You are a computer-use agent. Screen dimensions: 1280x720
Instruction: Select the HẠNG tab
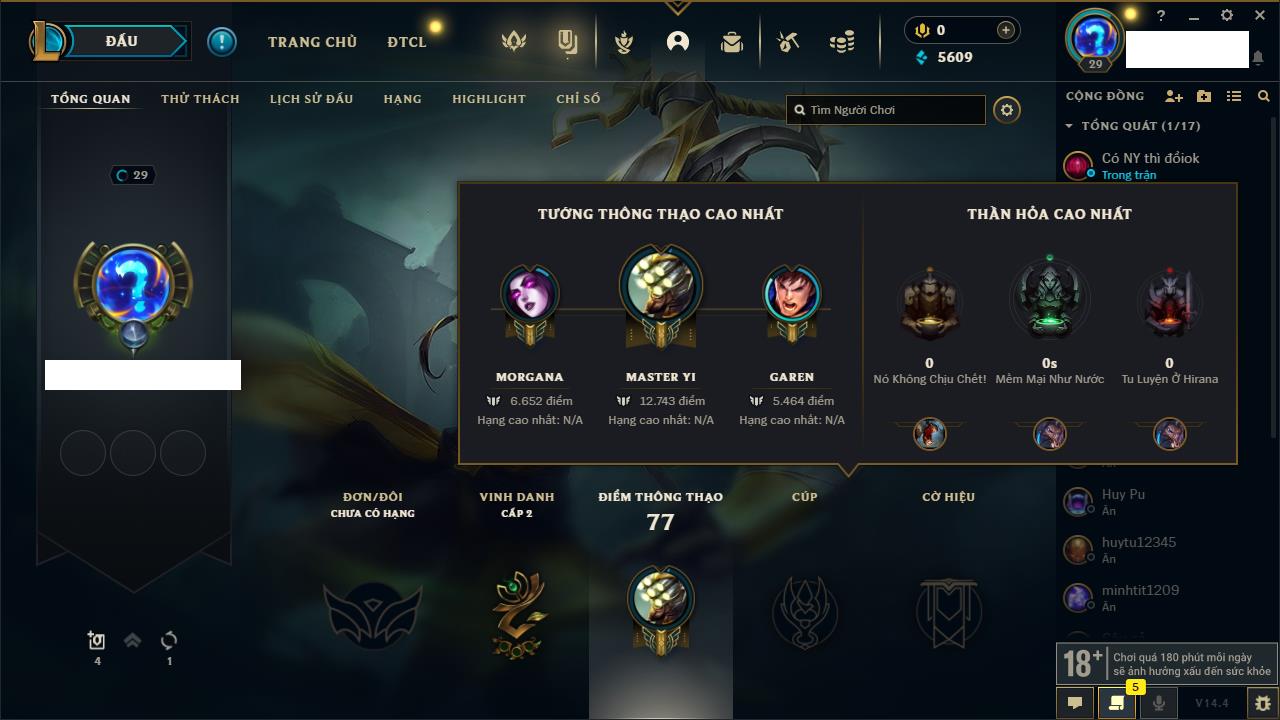pyautogui.click(x=402, y=99)
